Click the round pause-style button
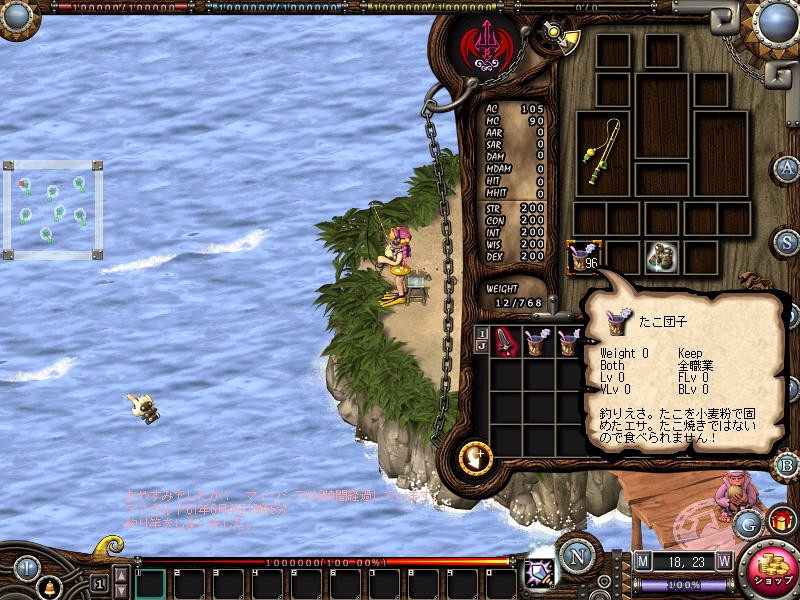This screenshot has height=600, width=800. [x=26, y=569]
